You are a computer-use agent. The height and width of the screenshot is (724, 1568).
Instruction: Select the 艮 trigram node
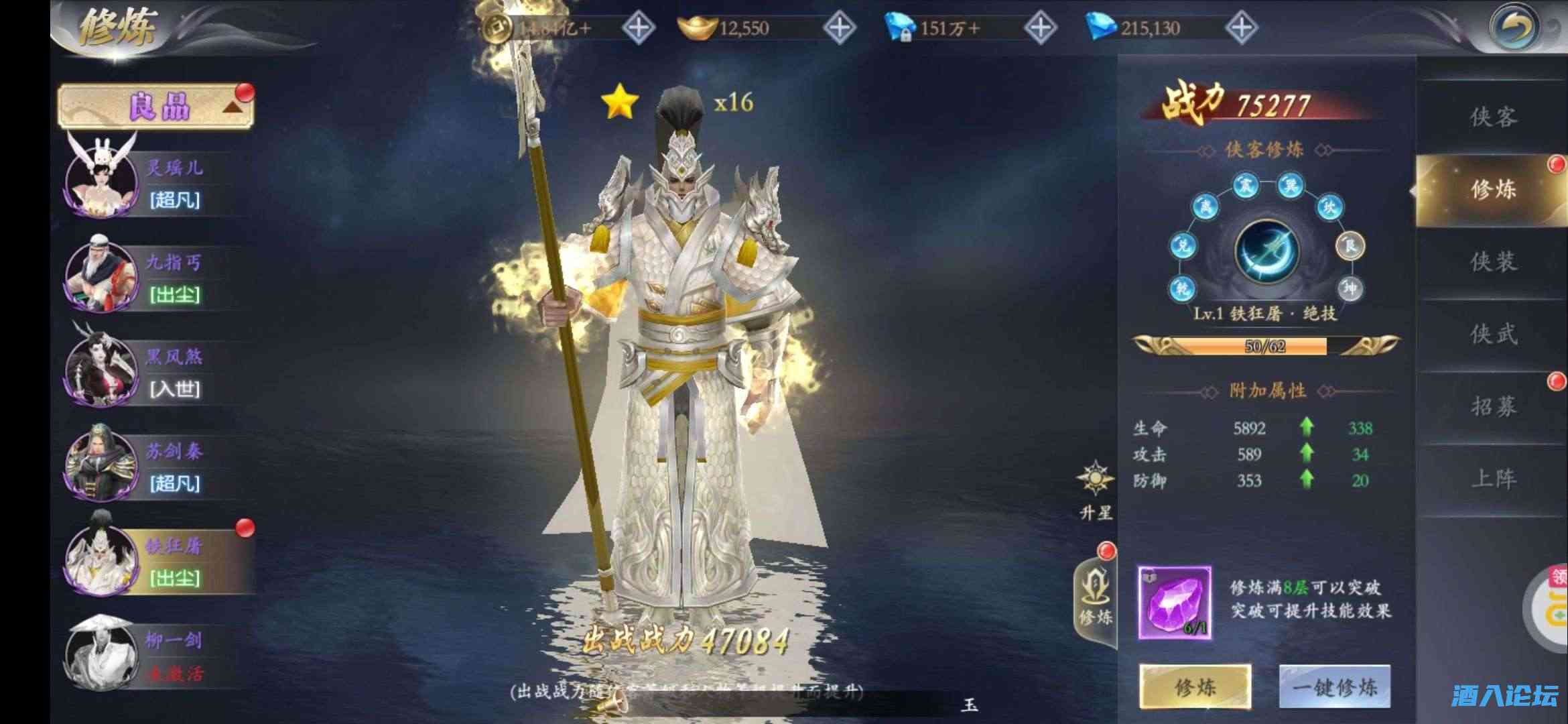1350,246
